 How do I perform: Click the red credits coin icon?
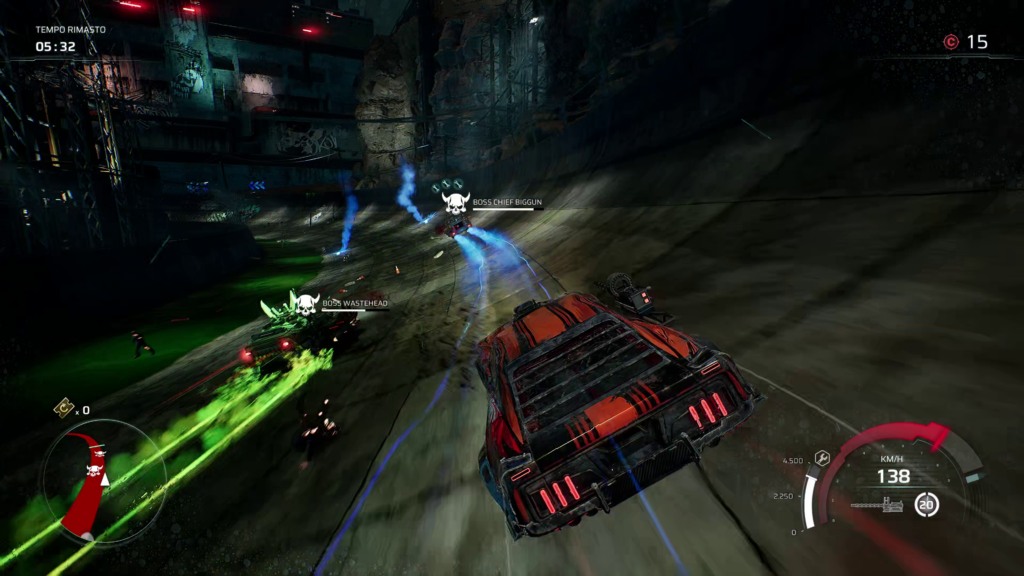[x=951, y=41]
